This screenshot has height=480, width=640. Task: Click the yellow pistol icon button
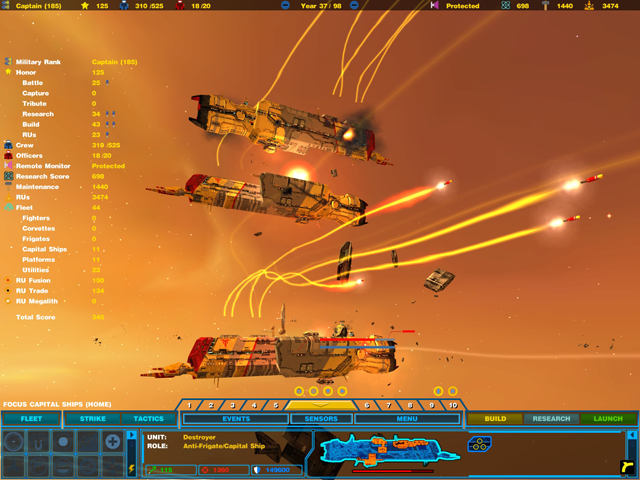coord(627,466)
